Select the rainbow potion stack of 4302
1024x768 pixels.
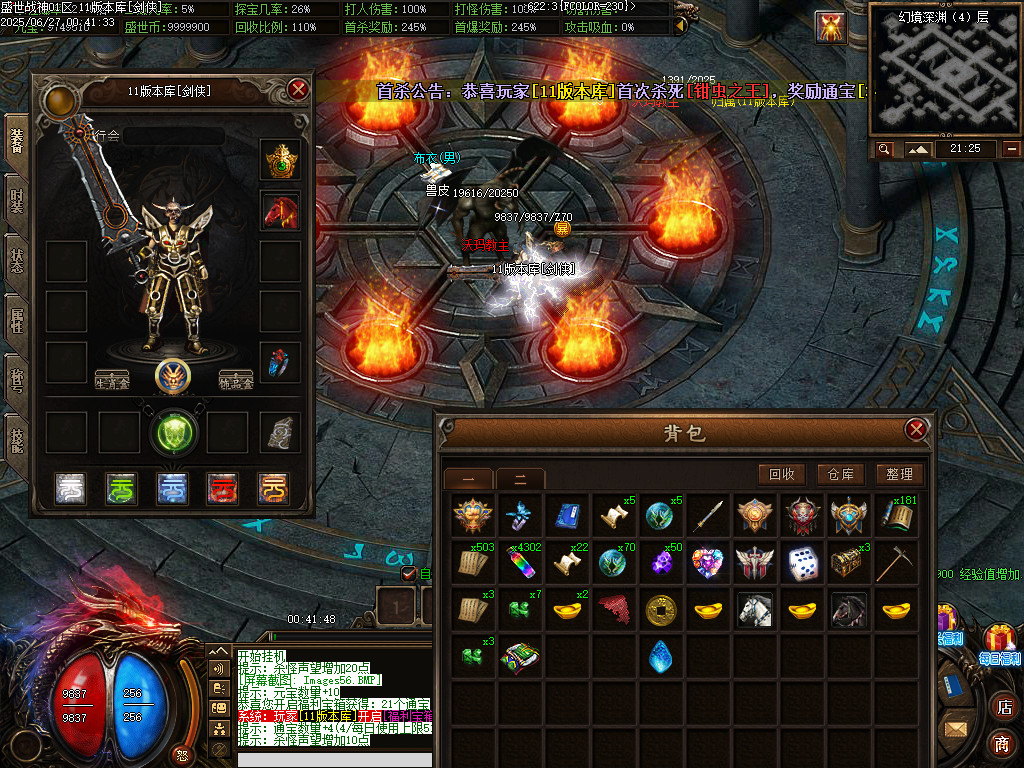518,563
